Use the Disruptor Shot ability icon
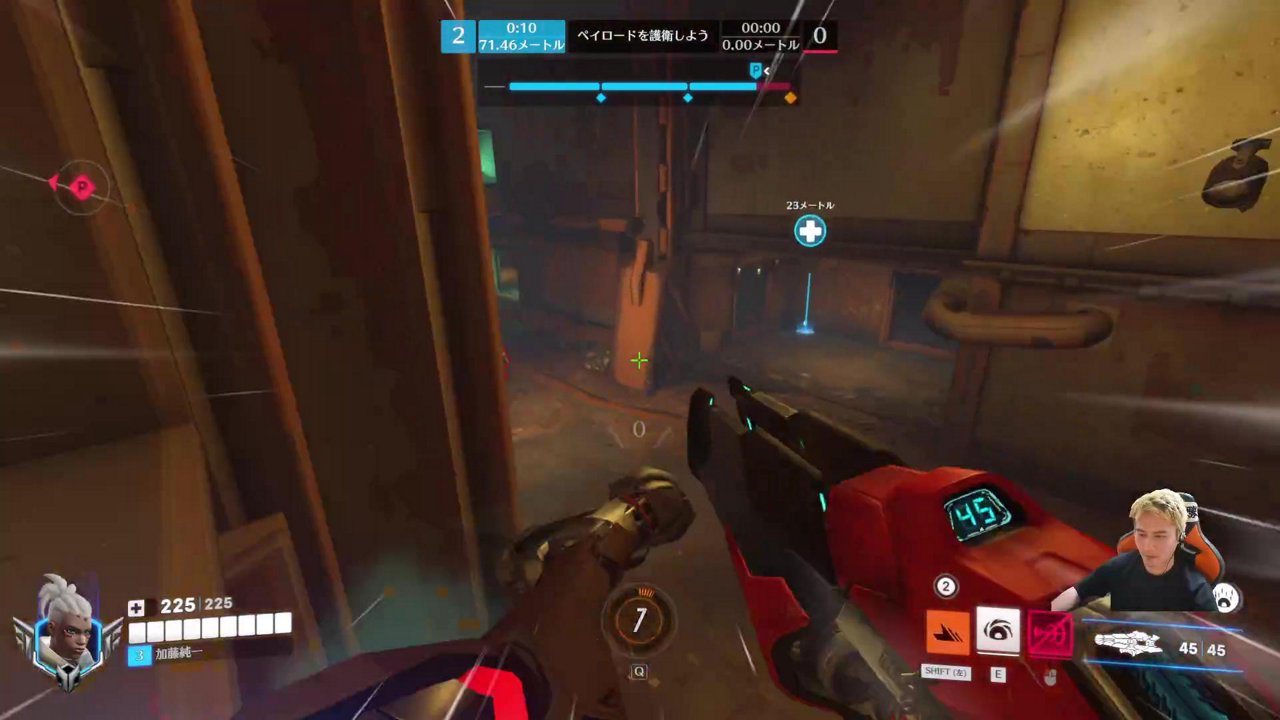Image resolution: width=1280 pixels, height=720 pixels. point(998,632)
